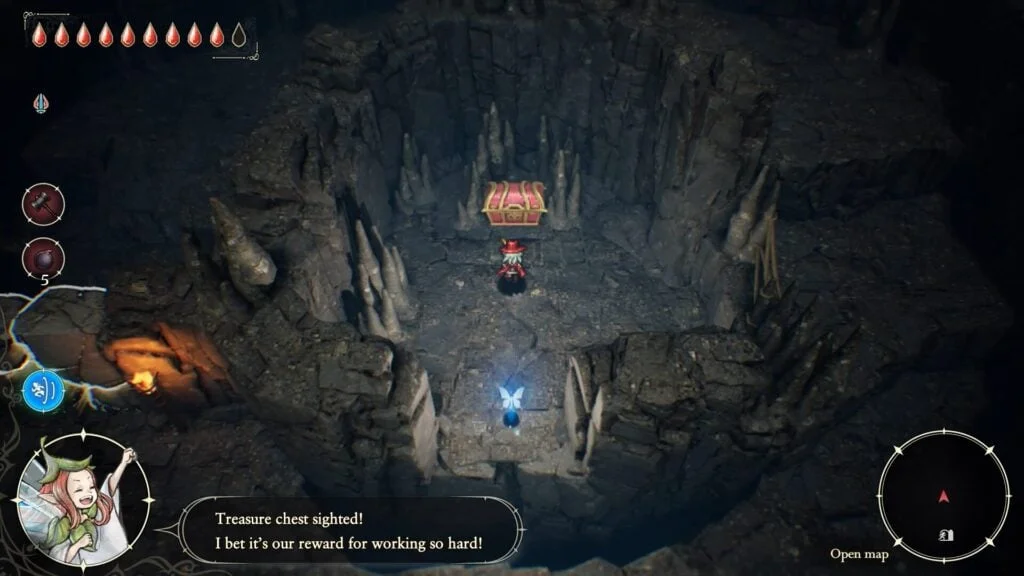
Task: Click the small crystal emblem icon
Action: click(41, 102)
